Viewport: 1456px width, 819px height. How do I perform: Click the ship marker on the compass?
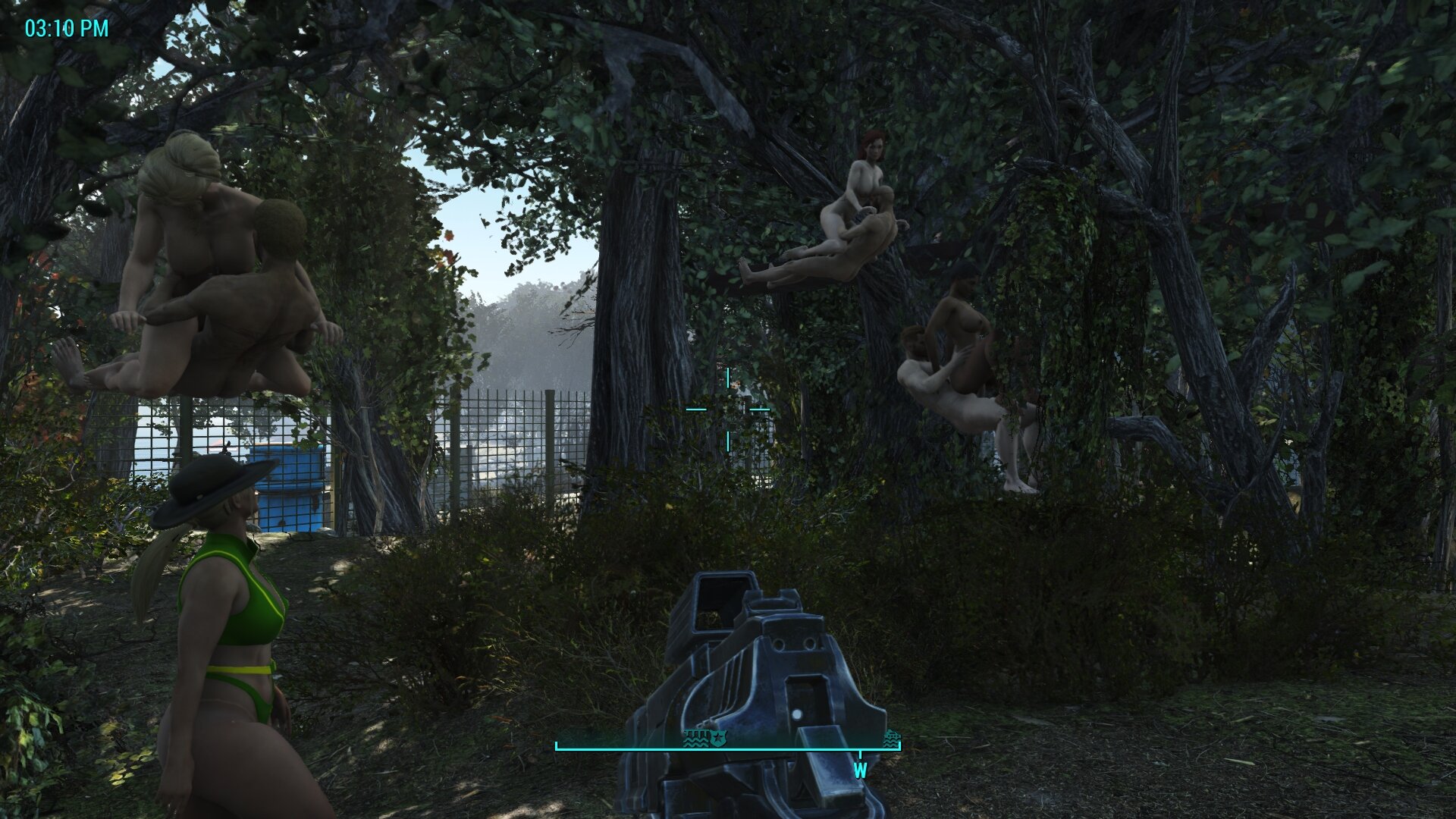pos(892,738)
